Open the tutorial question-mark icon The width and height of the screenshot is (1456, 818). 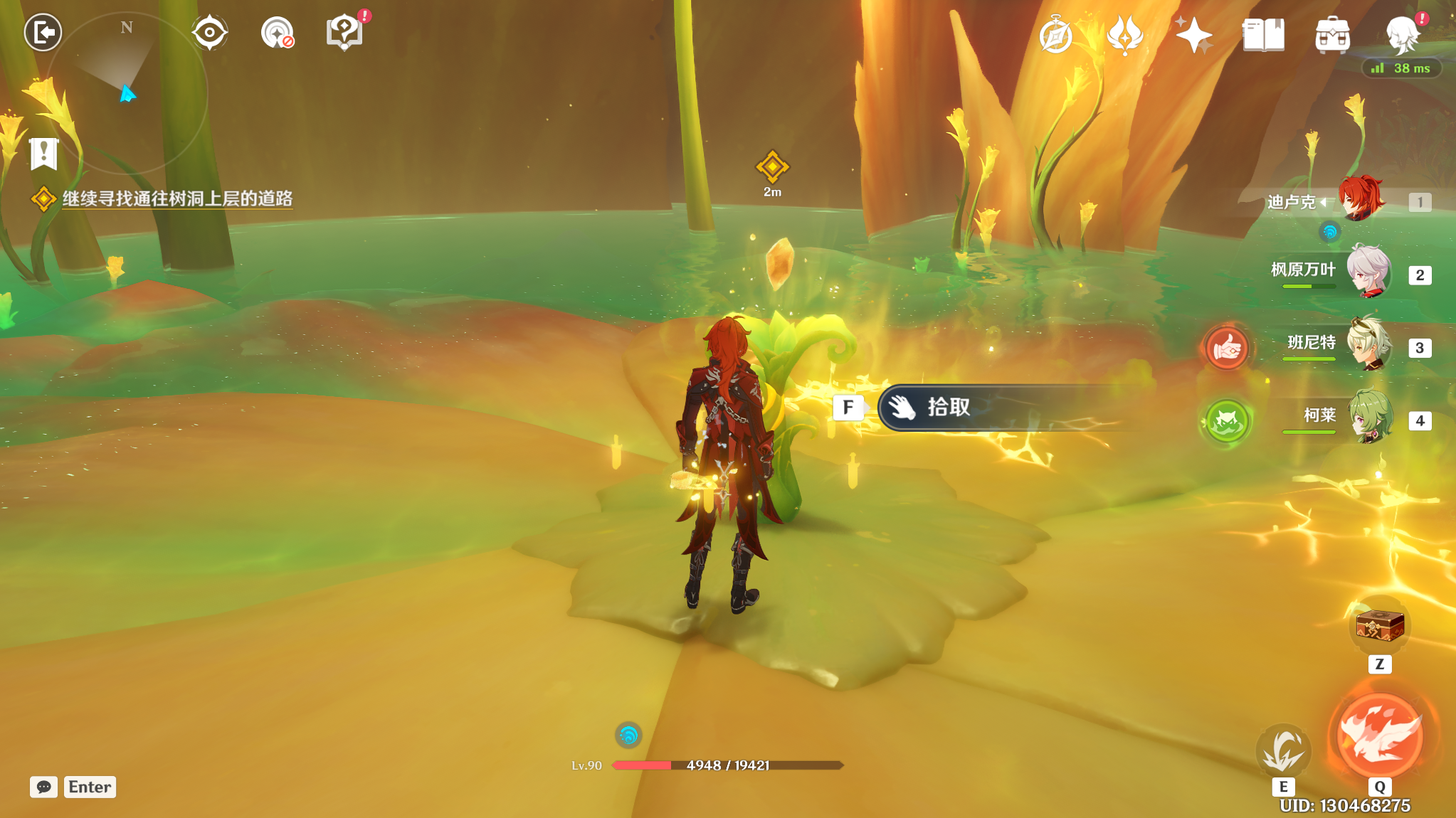coord(344,33)
